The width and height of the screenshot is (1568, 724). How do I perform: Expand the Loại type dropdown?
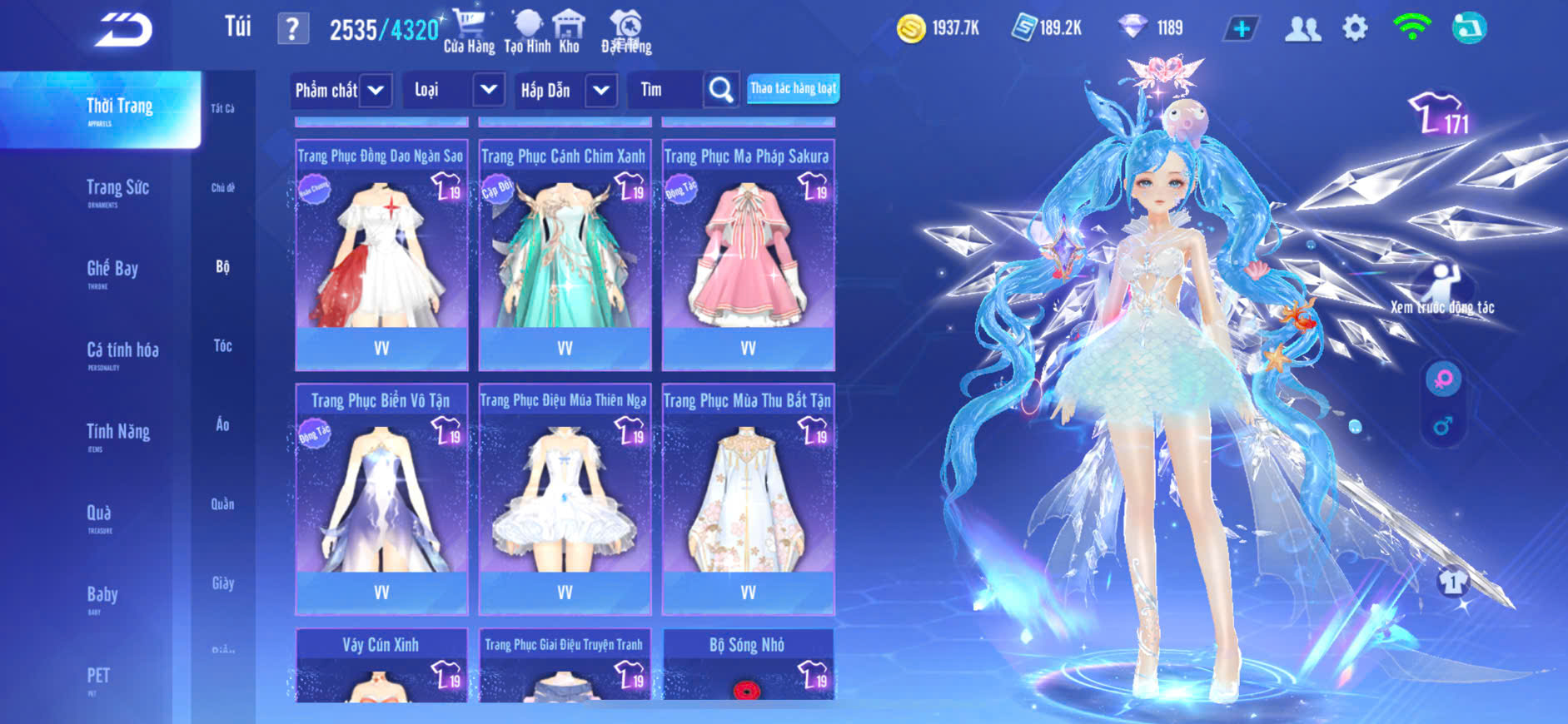click(488, 90)
